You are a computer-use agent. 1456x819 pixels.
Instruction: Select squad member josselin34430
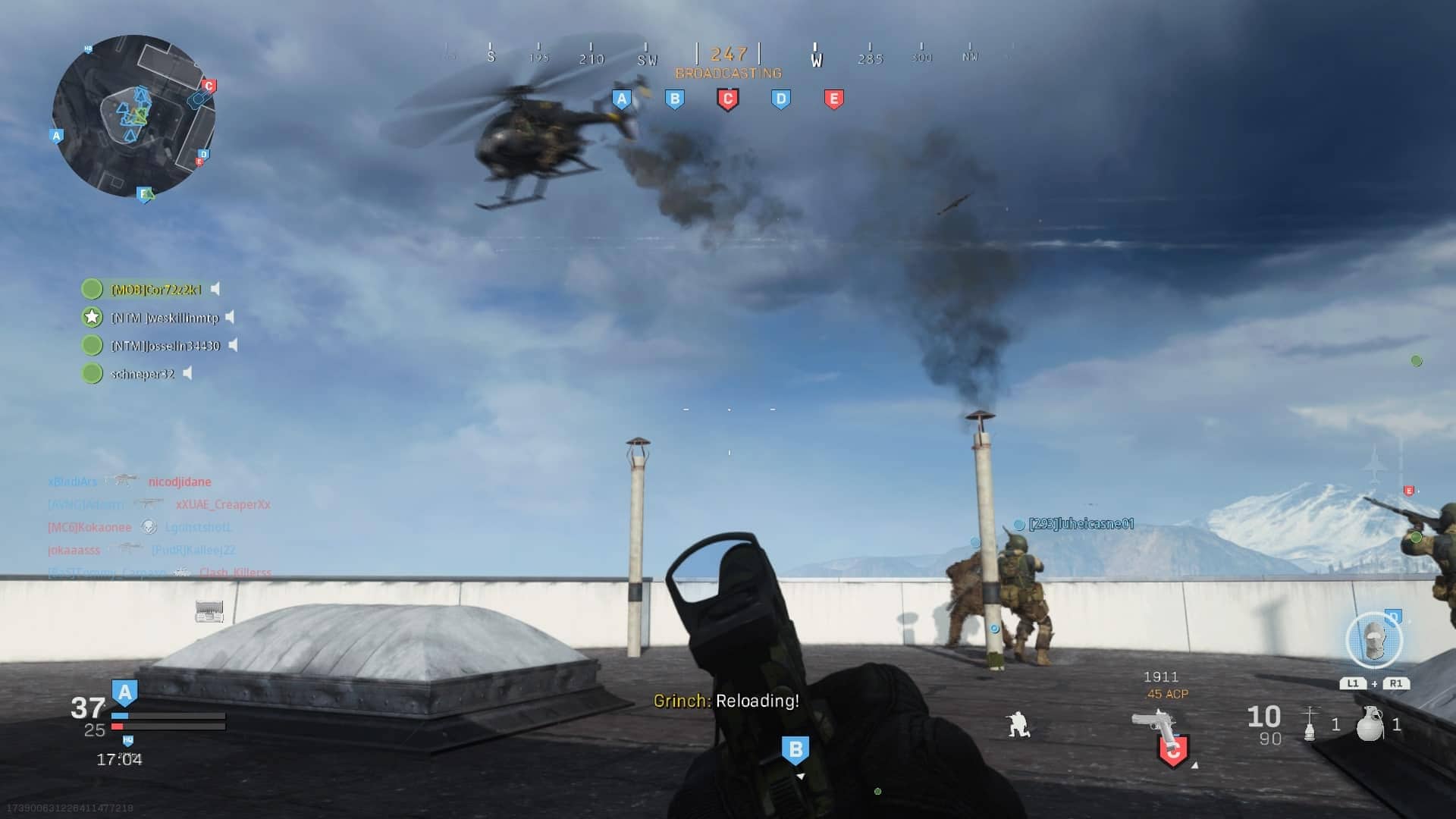(x=165, y=346)
